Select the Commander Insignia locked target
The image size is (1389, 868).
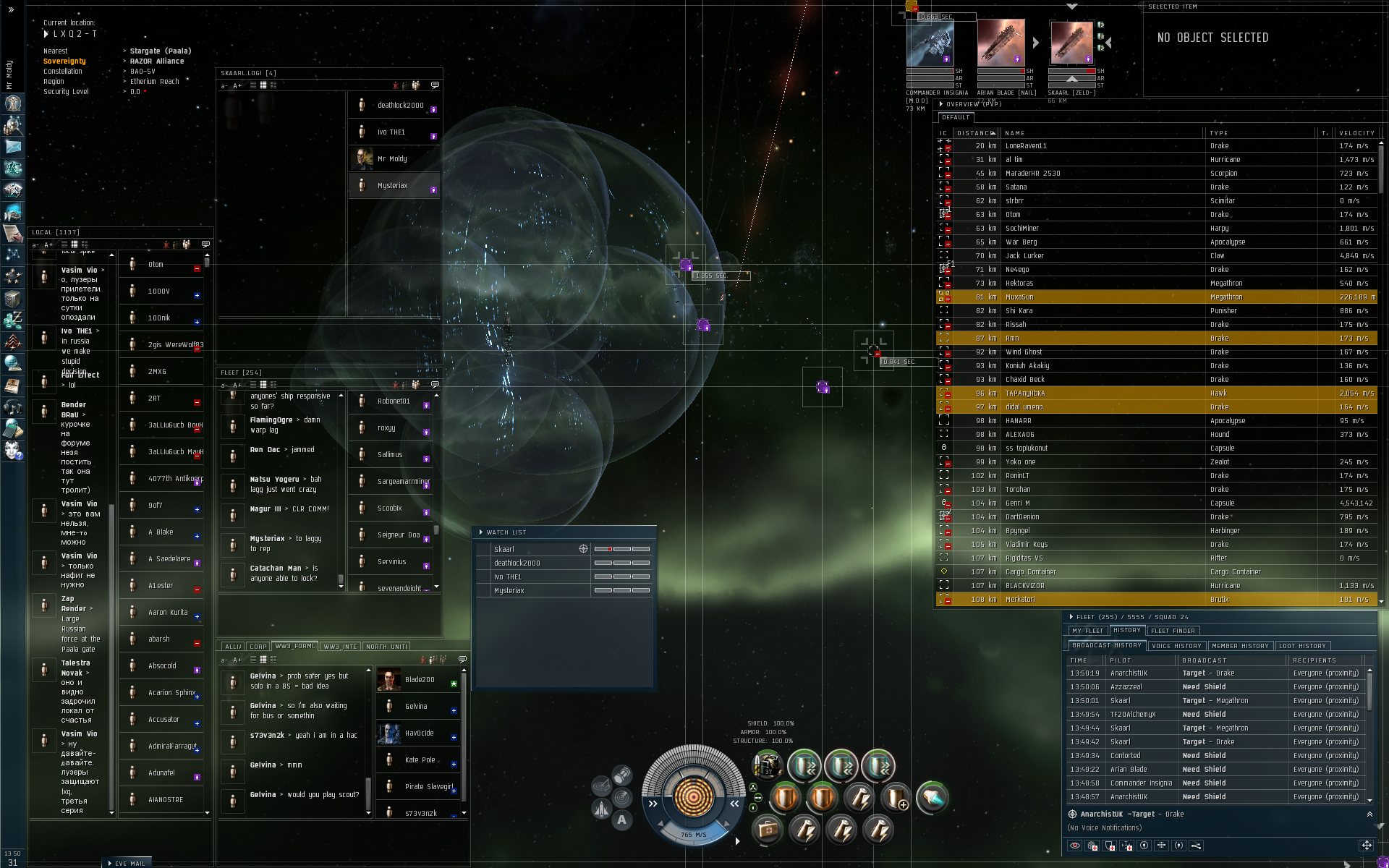930,45
